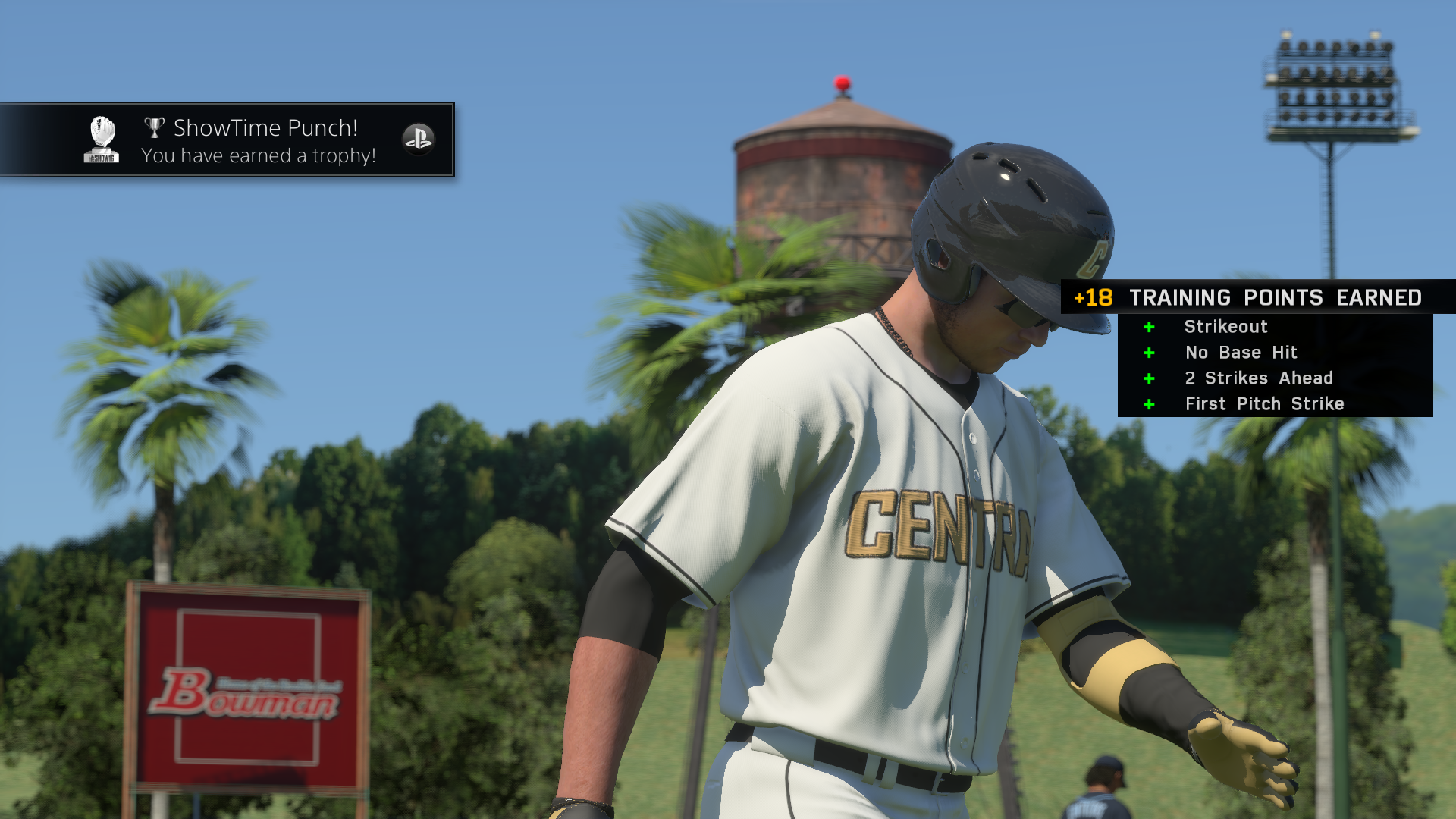Click the green plus beside First Pitch Strike
Screen dimensions: 1456x819
(x=1150, y=404)
